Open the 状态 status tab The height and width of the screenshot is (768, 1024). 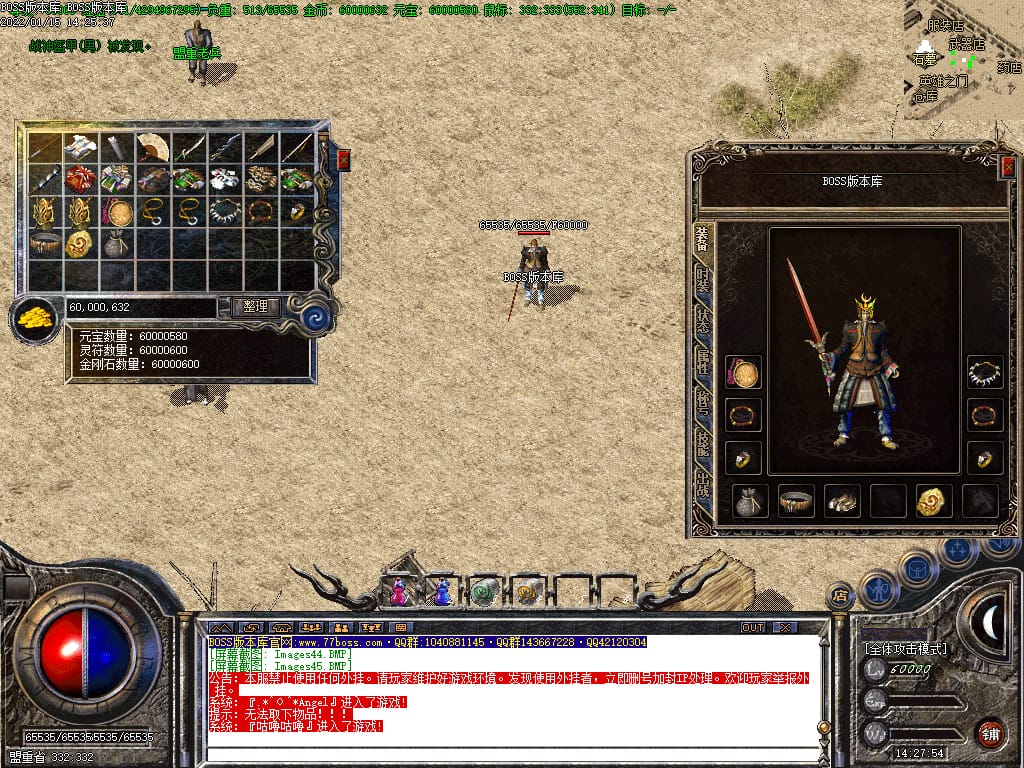point(704,322)
